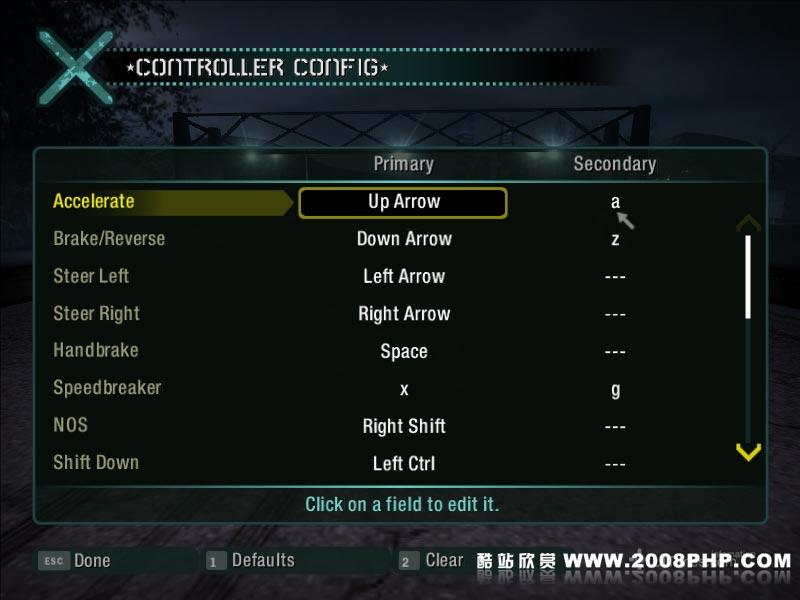Choose the Steer Left primary Left Arrow field
This screenshot has width=800, height=600.
click(404, 276)
